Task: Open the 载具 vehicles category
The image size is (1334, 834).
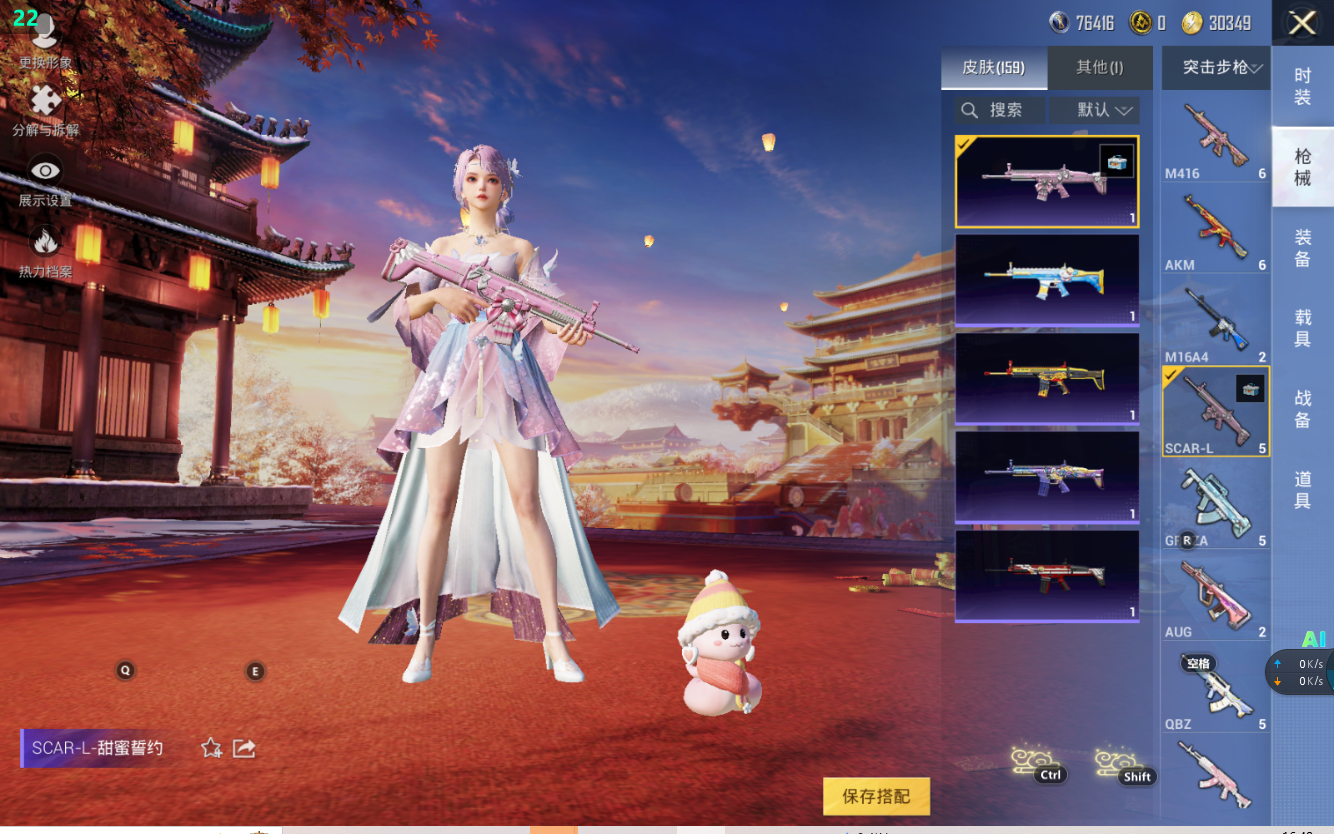Action: tap(1302, 328)
